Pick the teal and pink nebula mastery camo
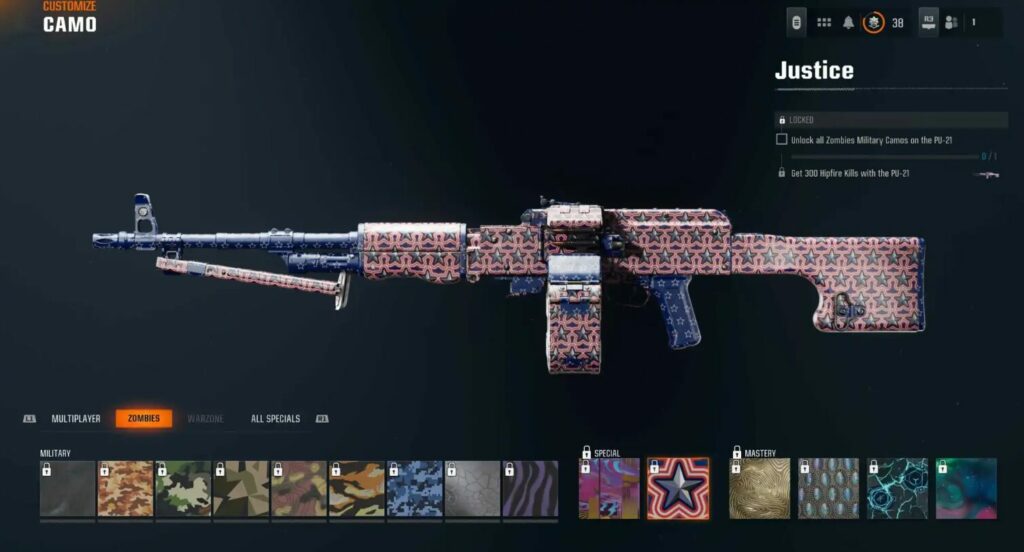The height and width of the screenshot is (552, 1024). (x=966, y=489)
